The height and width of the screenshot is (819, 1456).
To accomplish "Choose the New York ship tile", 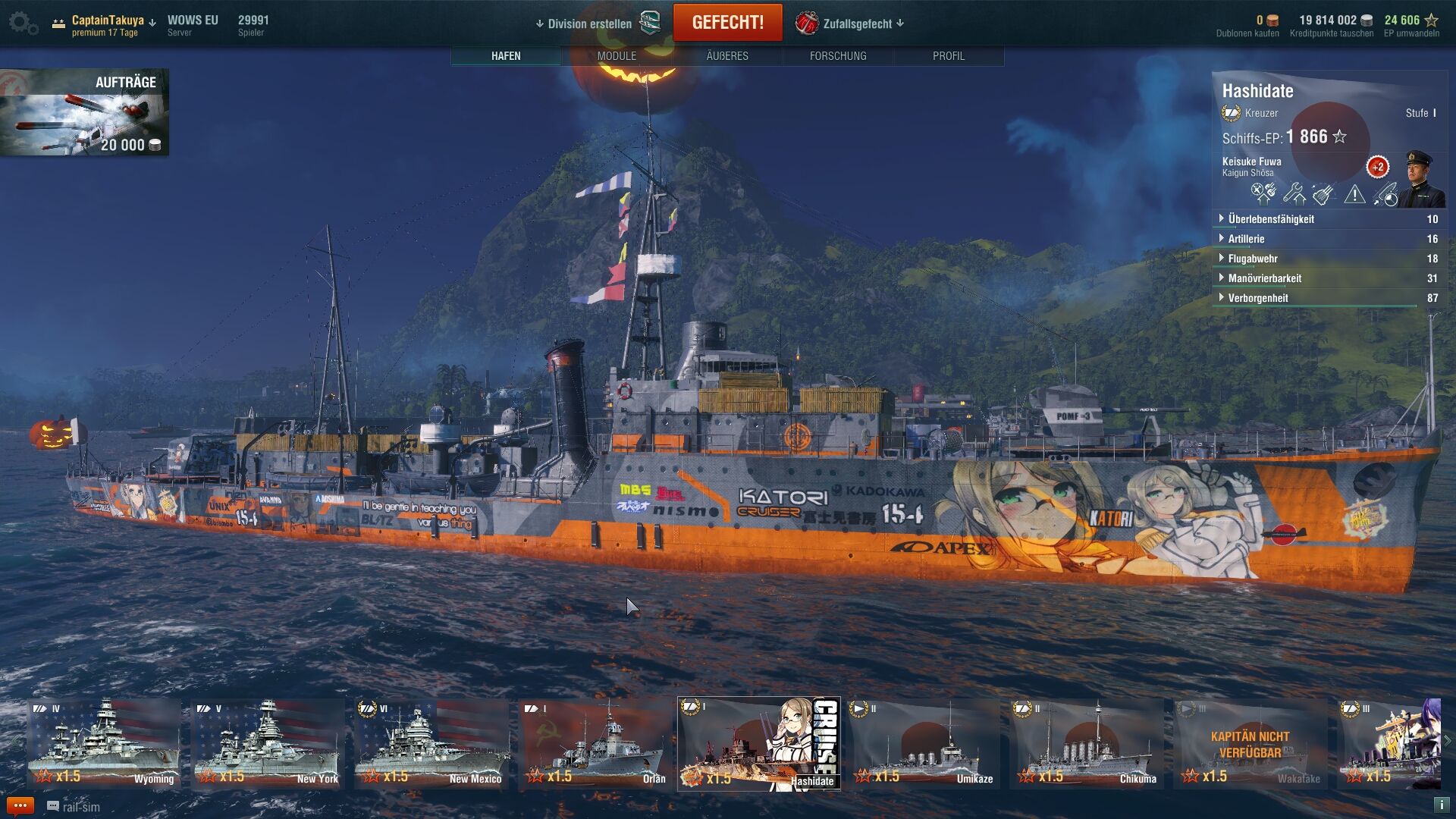I will pos(268,743).
